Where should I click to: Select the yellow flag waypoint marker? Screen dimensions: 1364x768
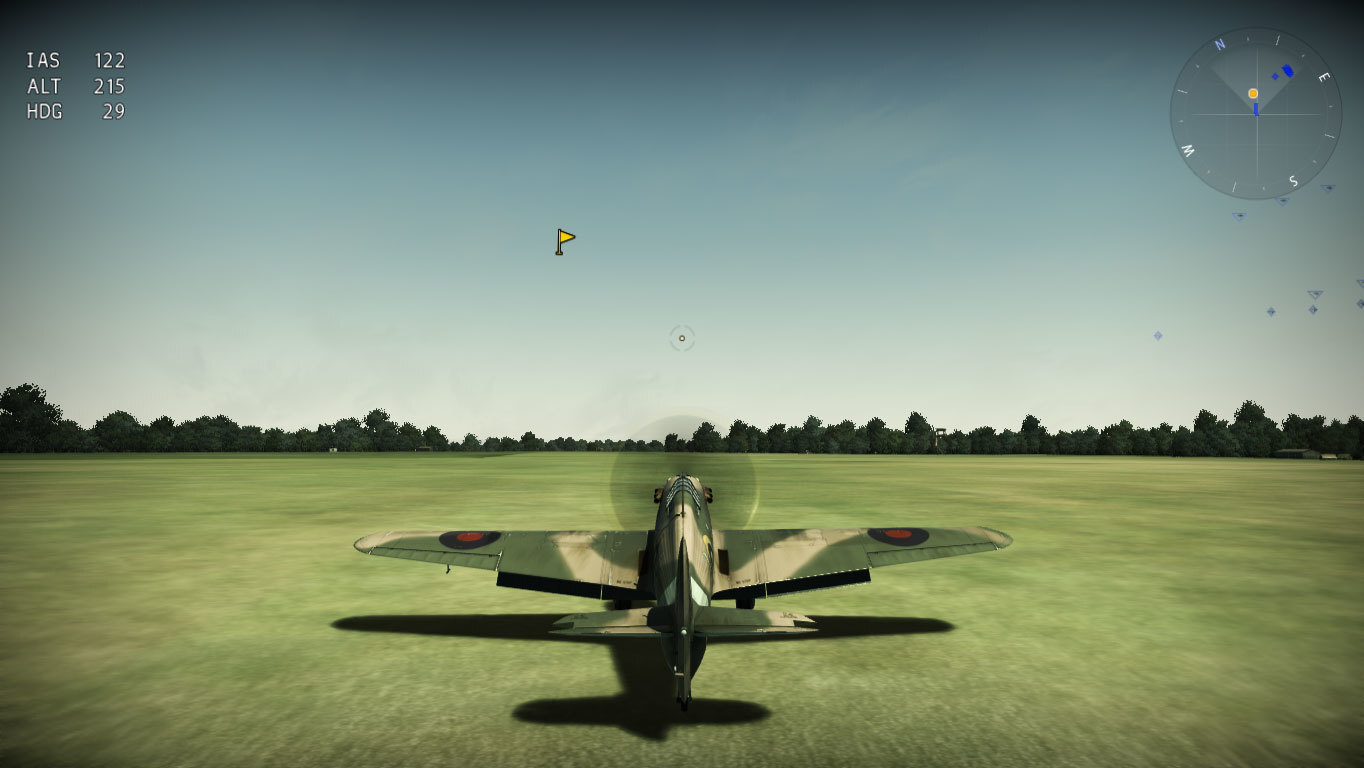(x=565, y=241)
